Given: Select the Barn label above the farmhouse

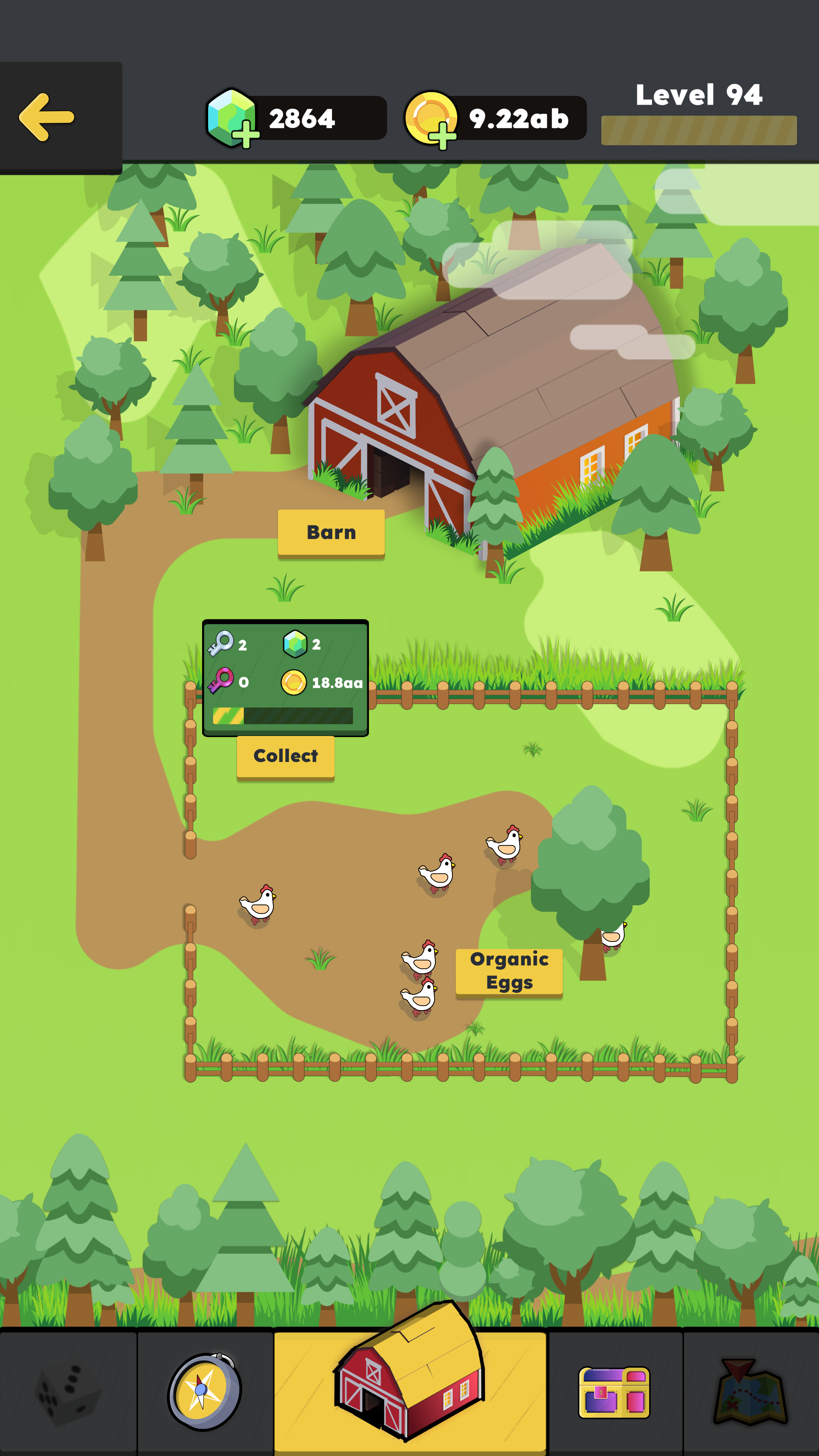Looking at the screenshot, I should 331,531.
